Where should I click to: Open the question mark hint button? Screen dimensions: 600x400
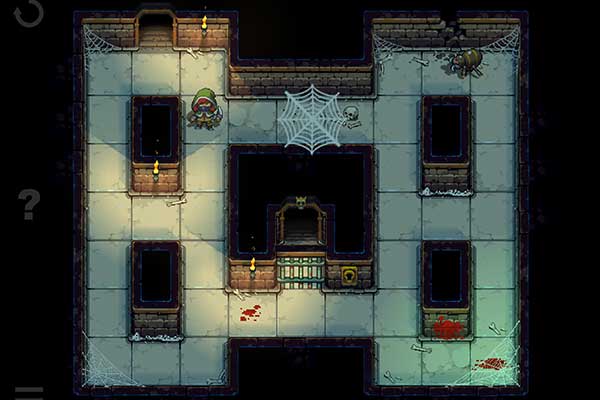pyautogui.click(x=29, y=204)
